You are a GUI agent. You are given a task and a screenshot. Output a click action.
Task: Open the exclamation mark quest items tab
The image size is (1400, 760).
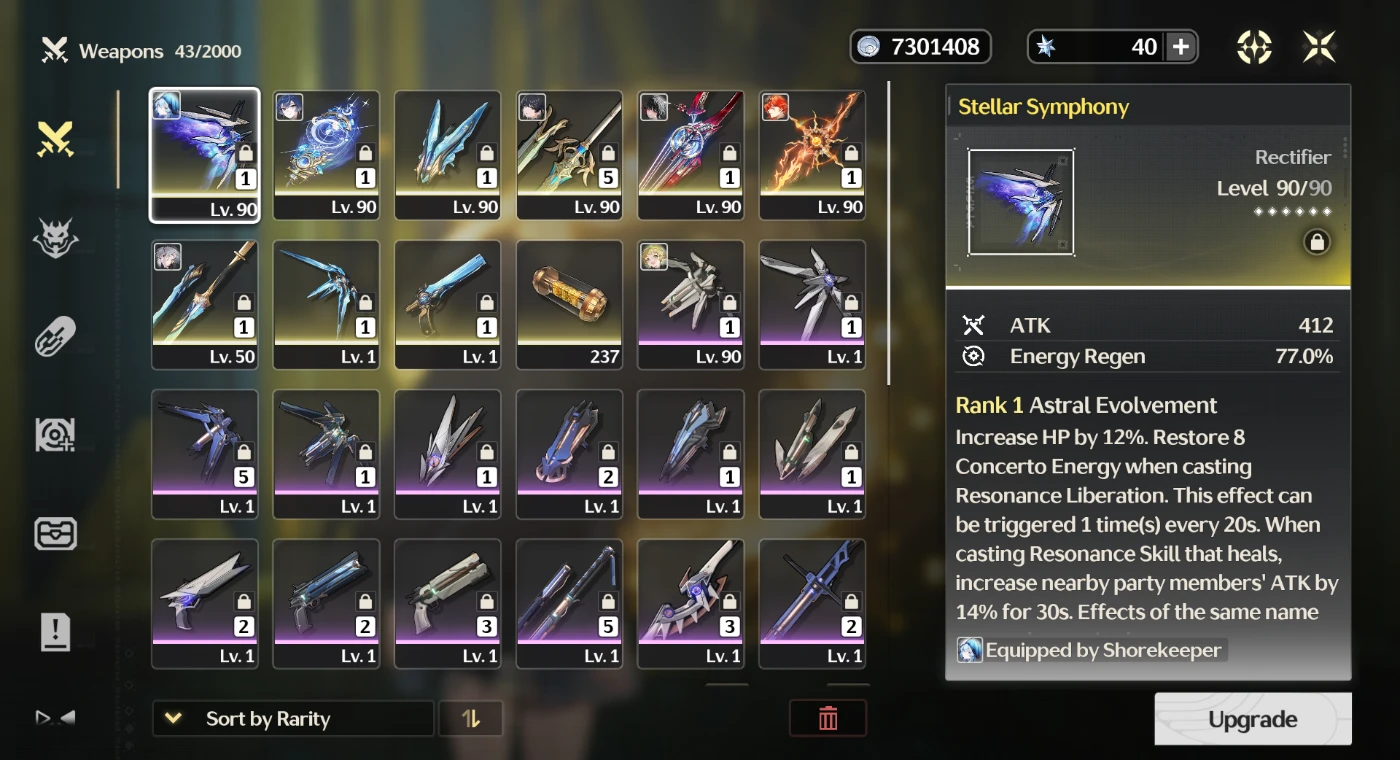pos(55,632)
